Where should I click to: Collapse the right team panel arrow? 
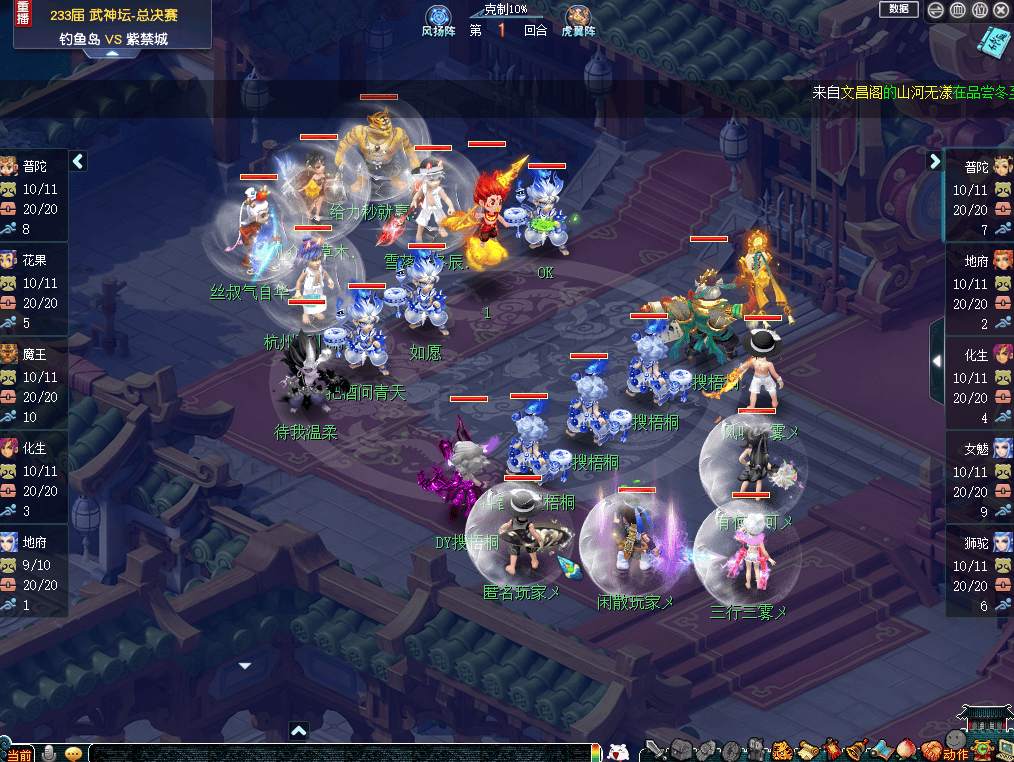pos(935,161)
